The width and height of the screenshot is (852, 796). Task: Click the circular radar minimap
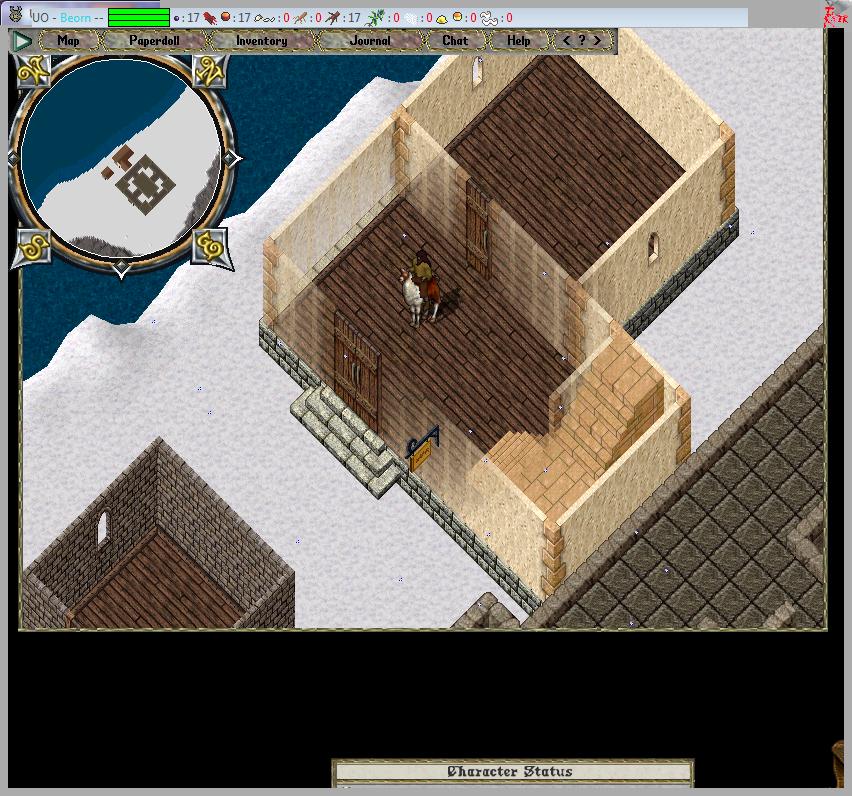coord(120,160)
